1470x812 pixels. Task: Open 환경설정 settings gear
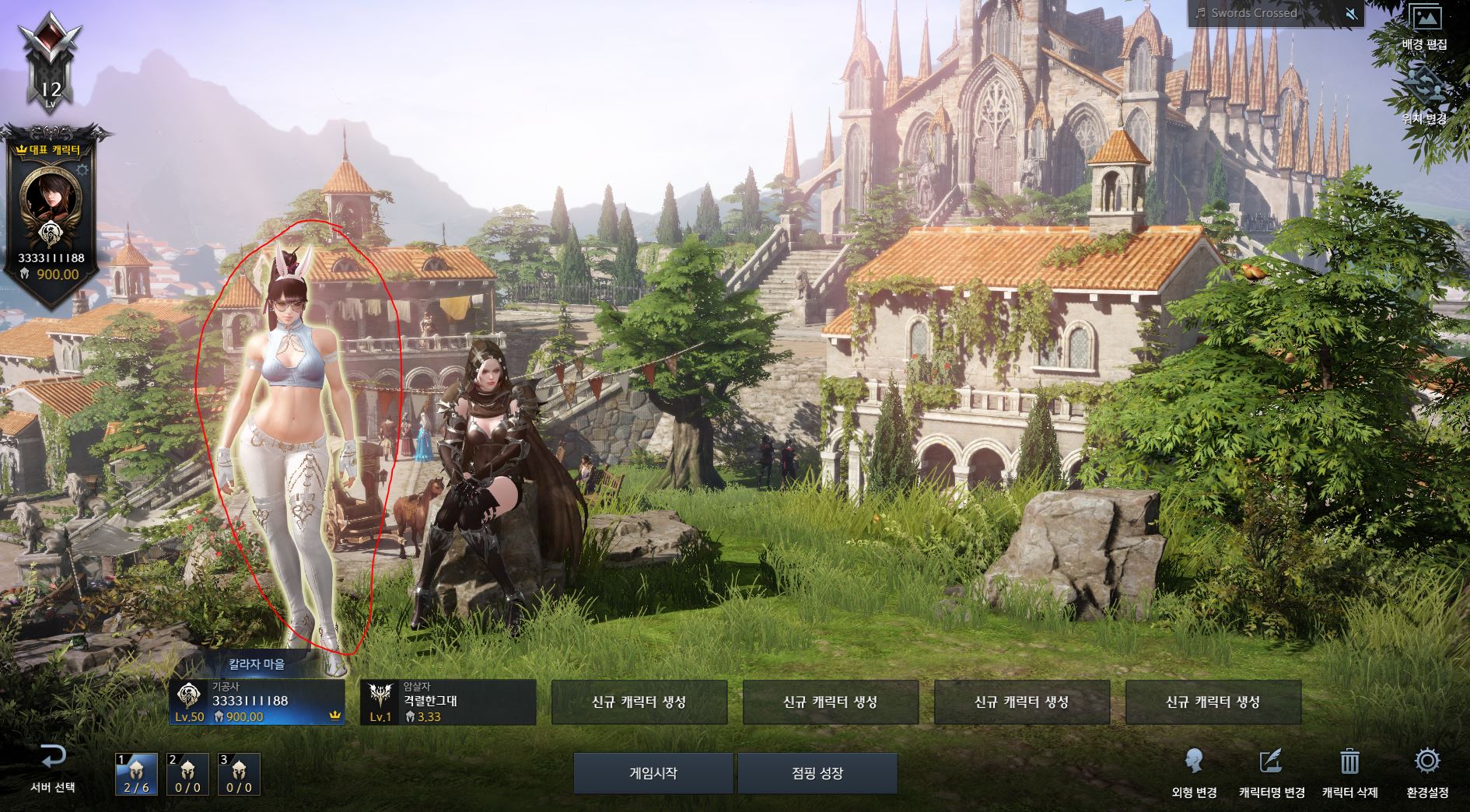coord(1427,772)
